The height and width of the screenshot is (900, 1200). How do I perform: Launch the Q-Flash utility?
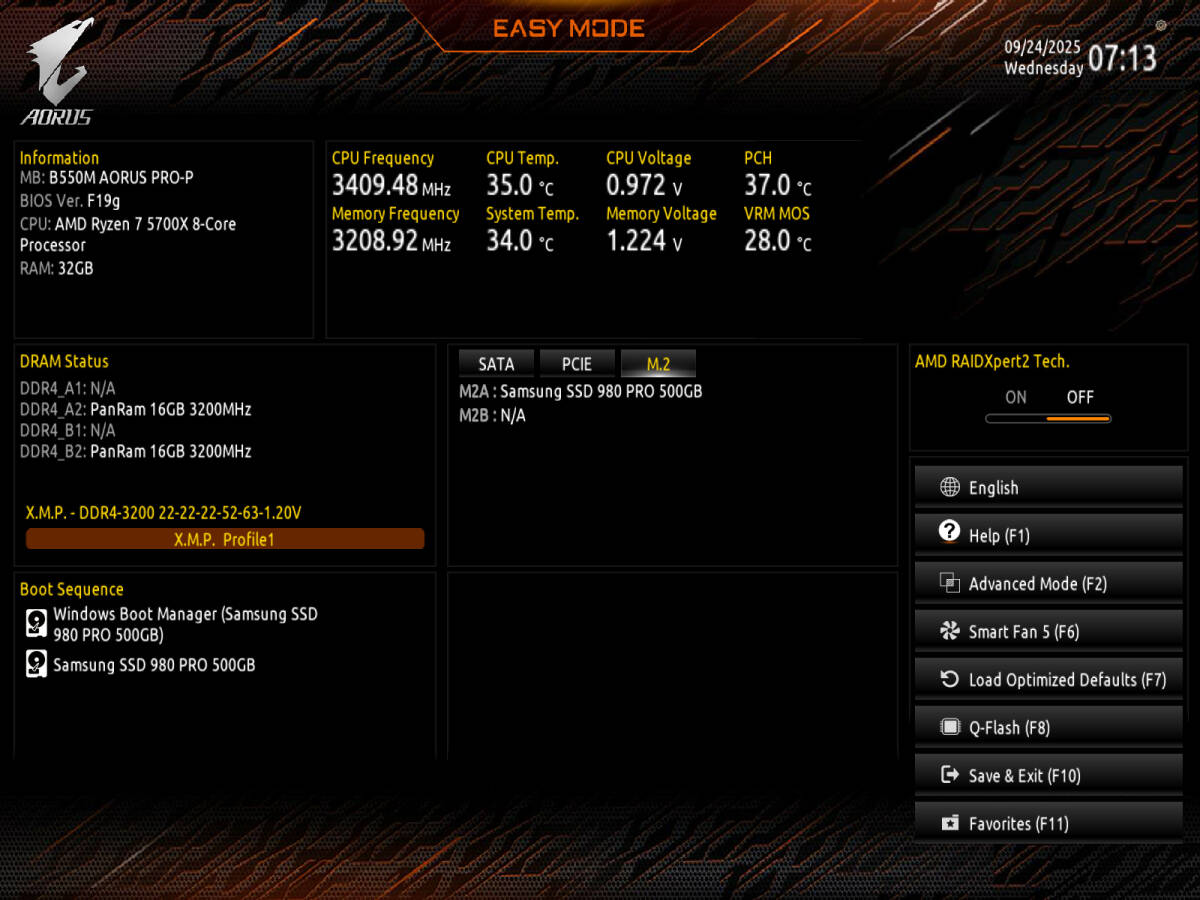coord(1048,728)
